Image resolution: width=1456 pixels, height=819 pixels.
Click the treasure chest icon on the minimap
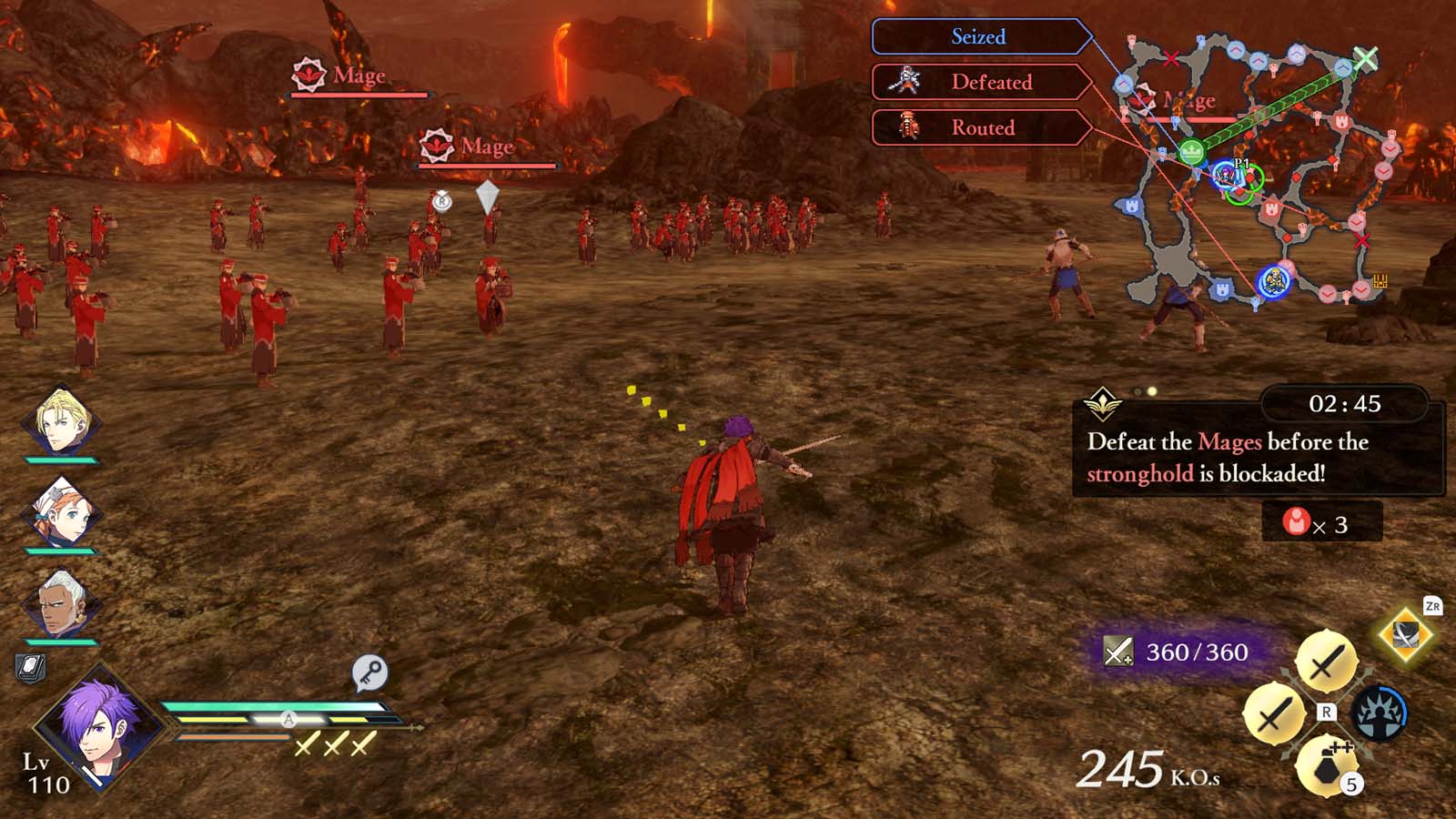[x=1380, y=279]
